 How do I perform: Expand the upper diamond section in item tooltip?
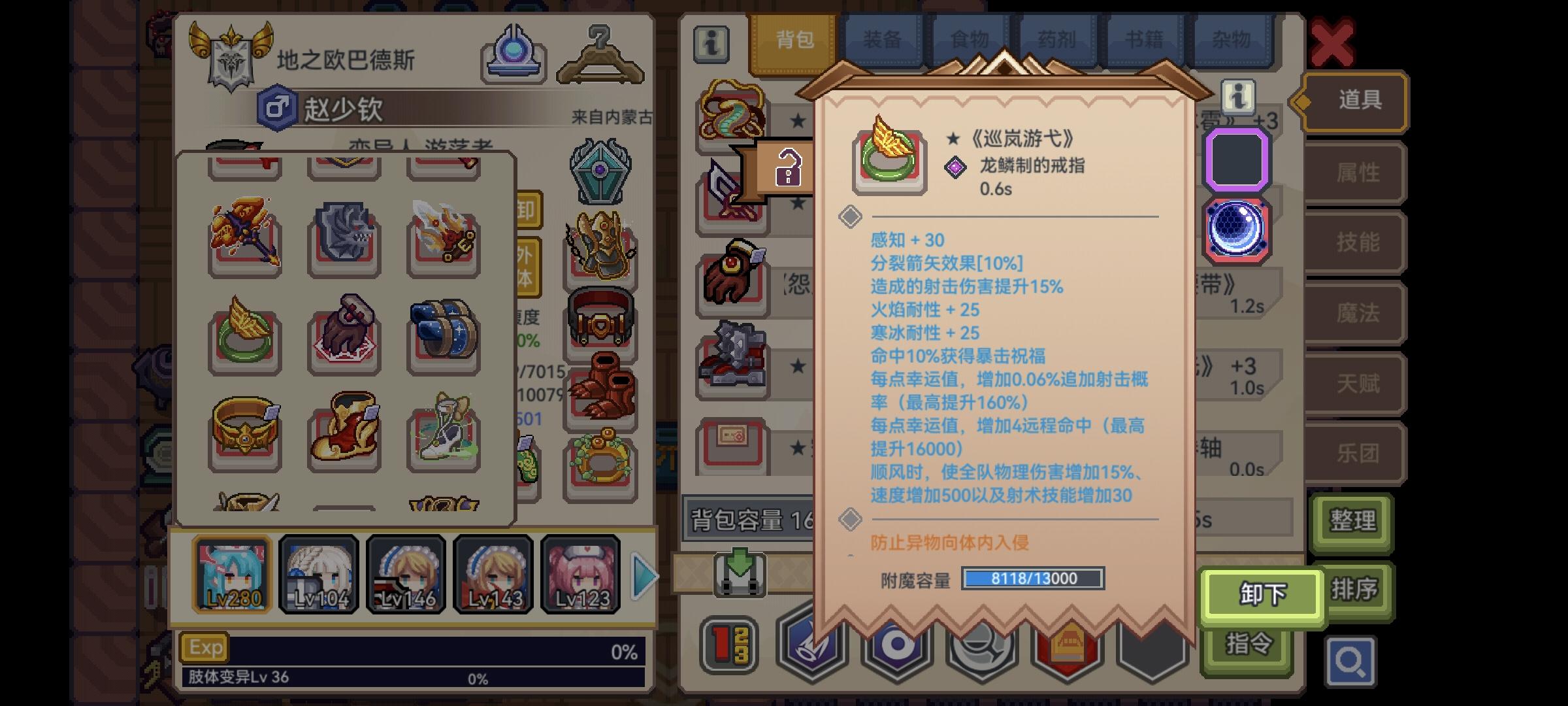coord(851,217)
